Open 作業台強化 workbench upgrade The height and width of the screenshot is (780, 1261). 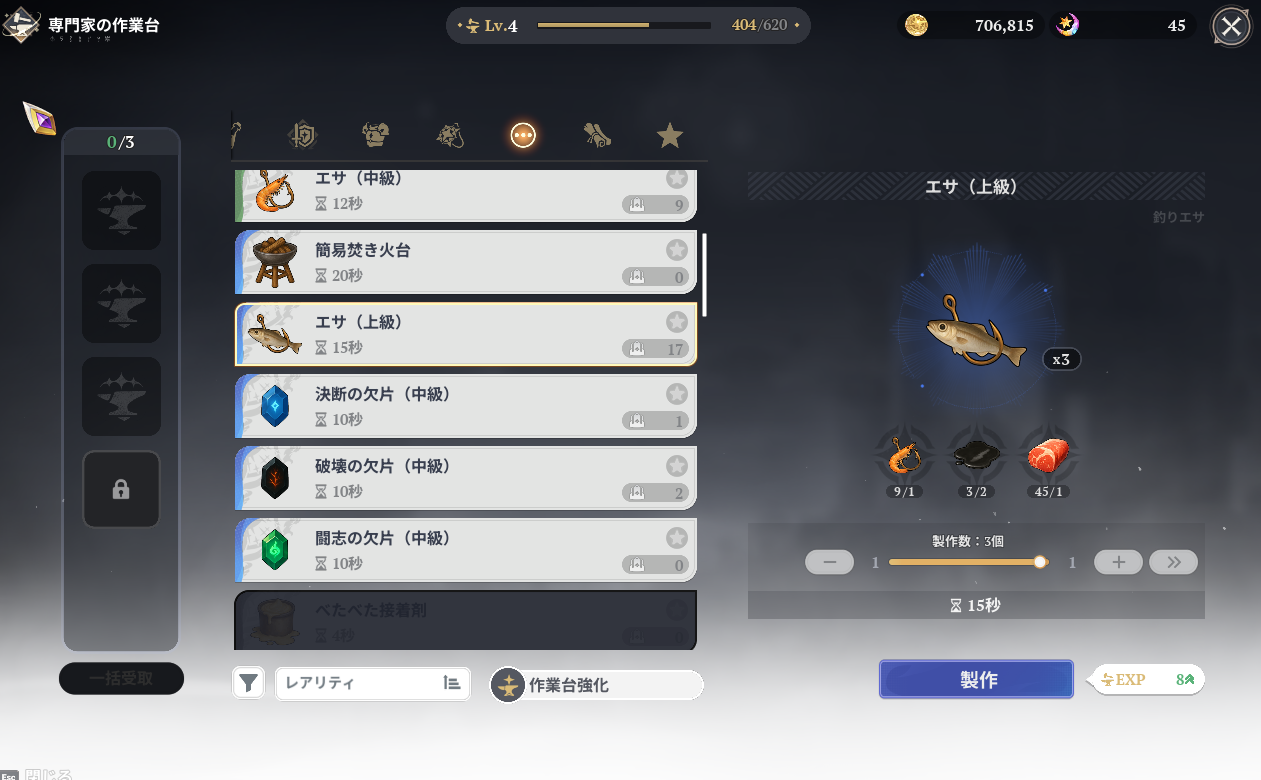pyautogui.click(x=597, y=685)
